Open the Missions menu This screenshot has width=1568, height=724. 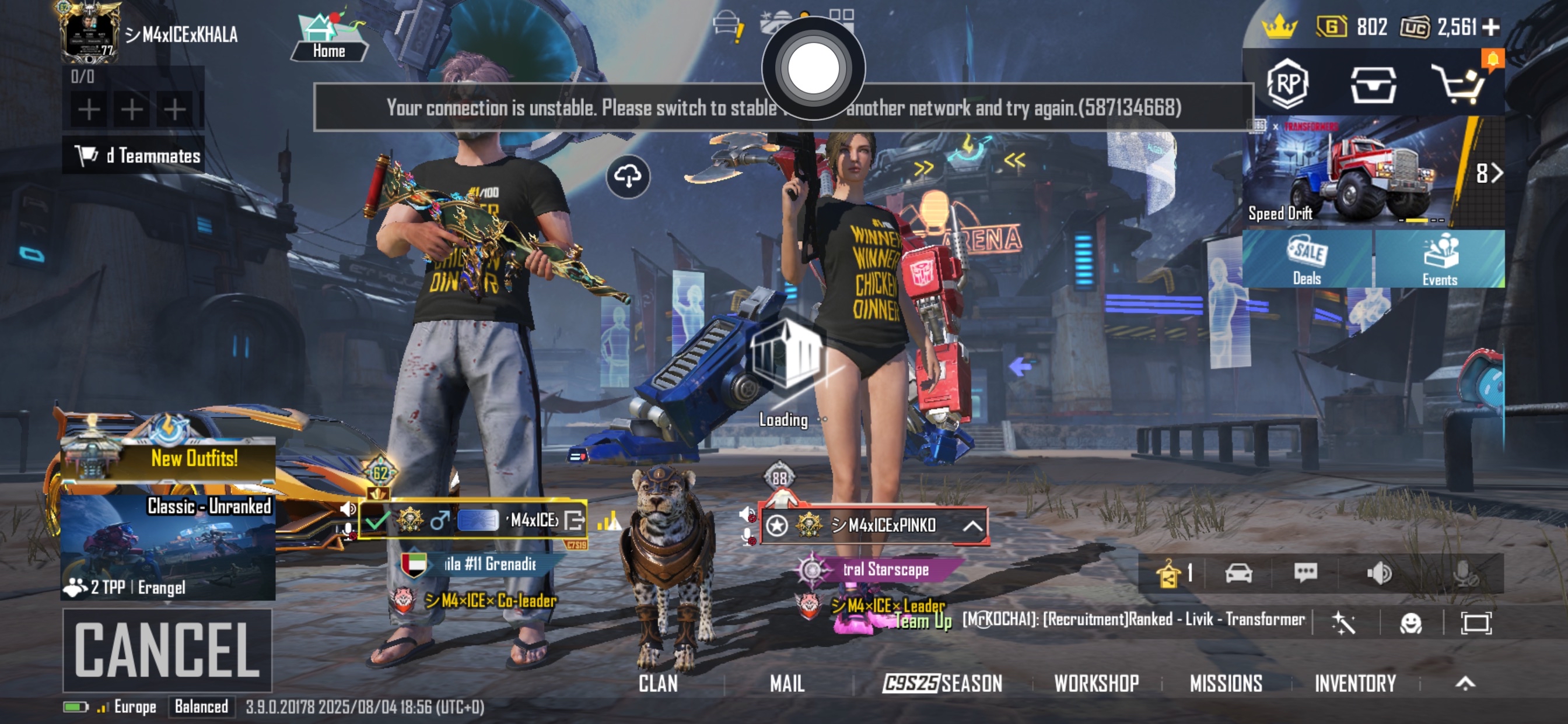1226,684
